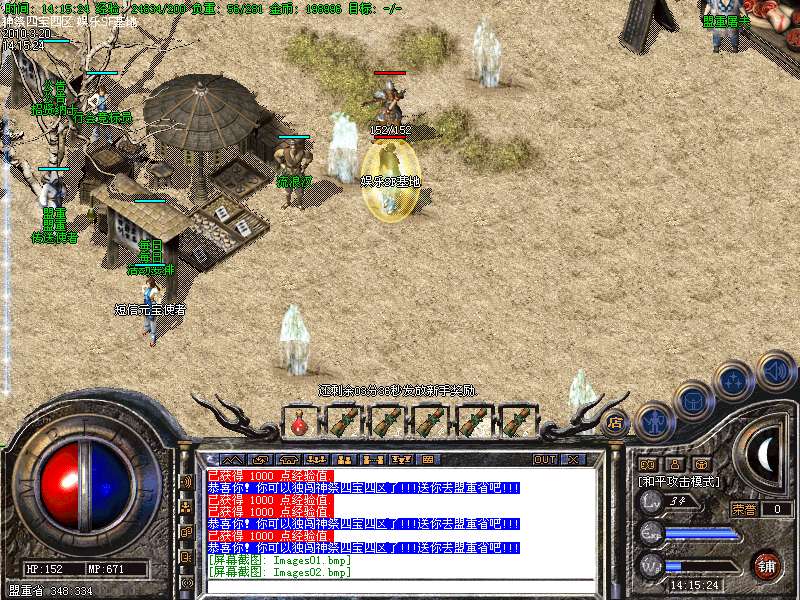The width and height of the screenshot is (800, 600).
Task: Toggle the group-people chat channel button
Action: coord(186,507)
